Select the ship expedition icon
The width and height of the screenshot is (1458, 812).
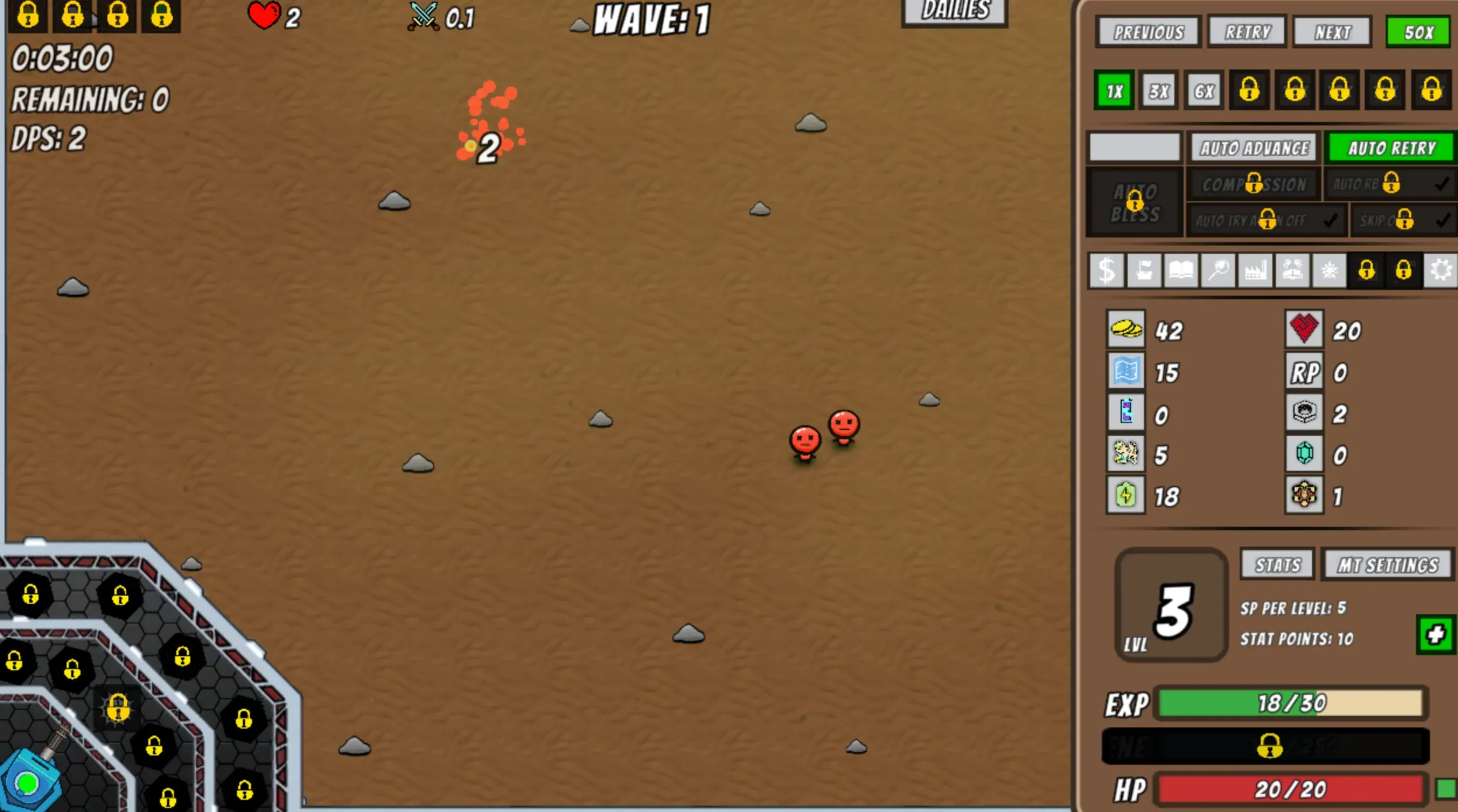tap(1143, 269)
